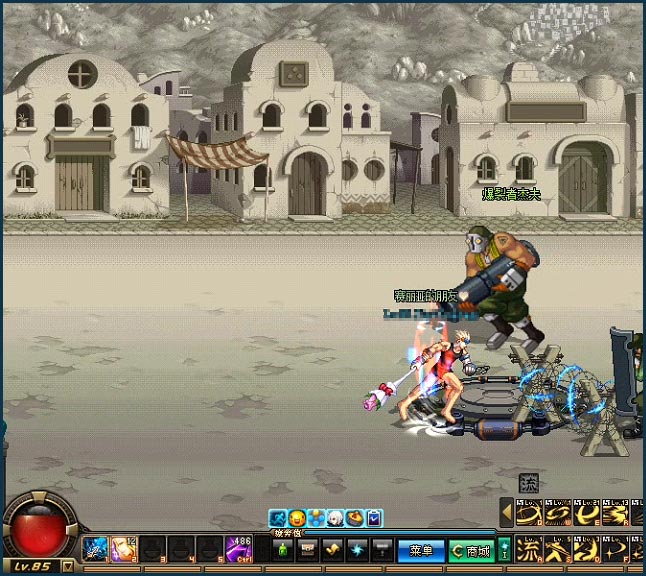Select the blue sword item in slot 1

pos(96,548)
